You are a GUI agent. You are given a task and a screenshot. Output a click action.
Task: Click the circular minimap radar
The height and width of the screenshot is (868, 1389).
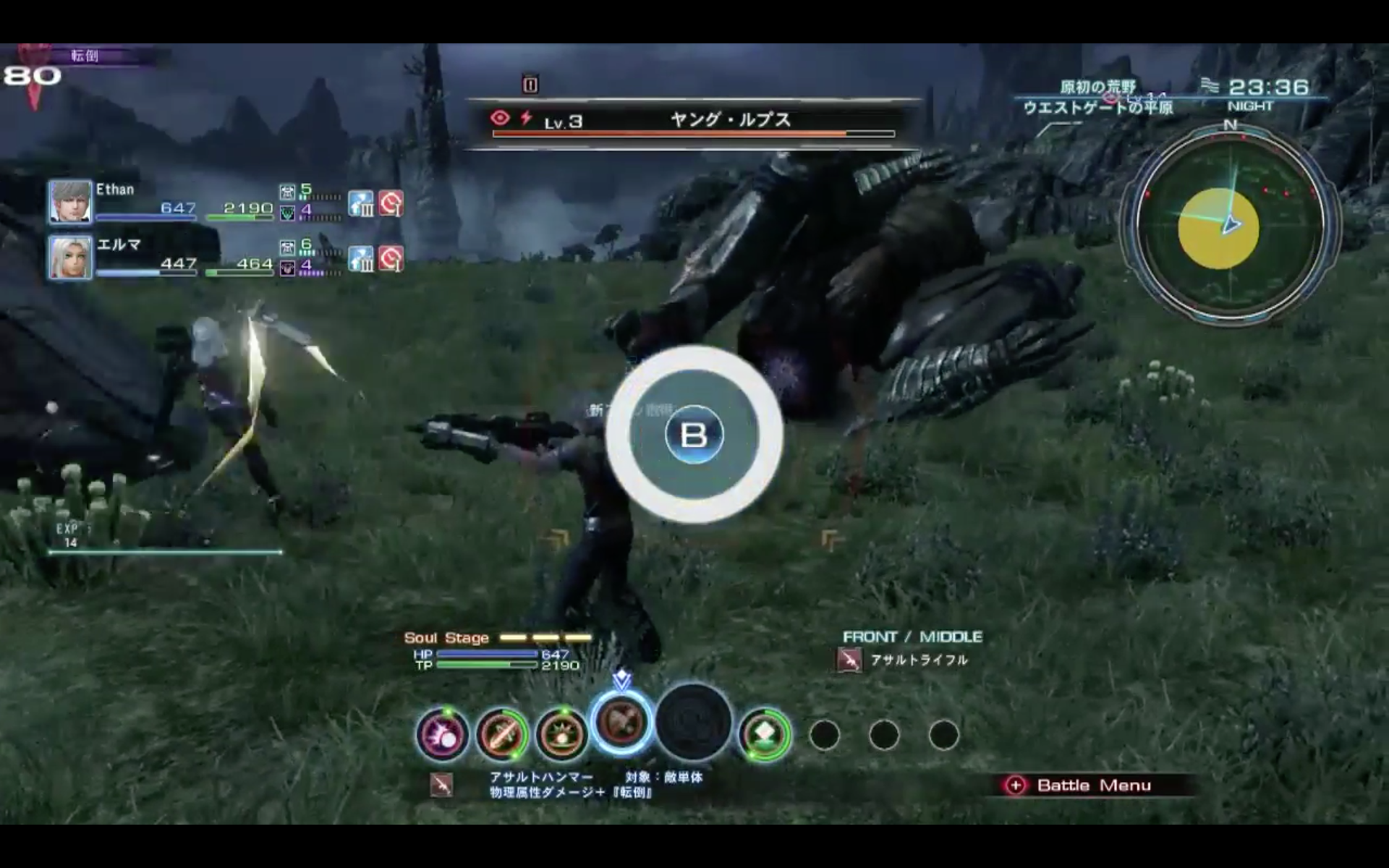(x=1229, y=225)
